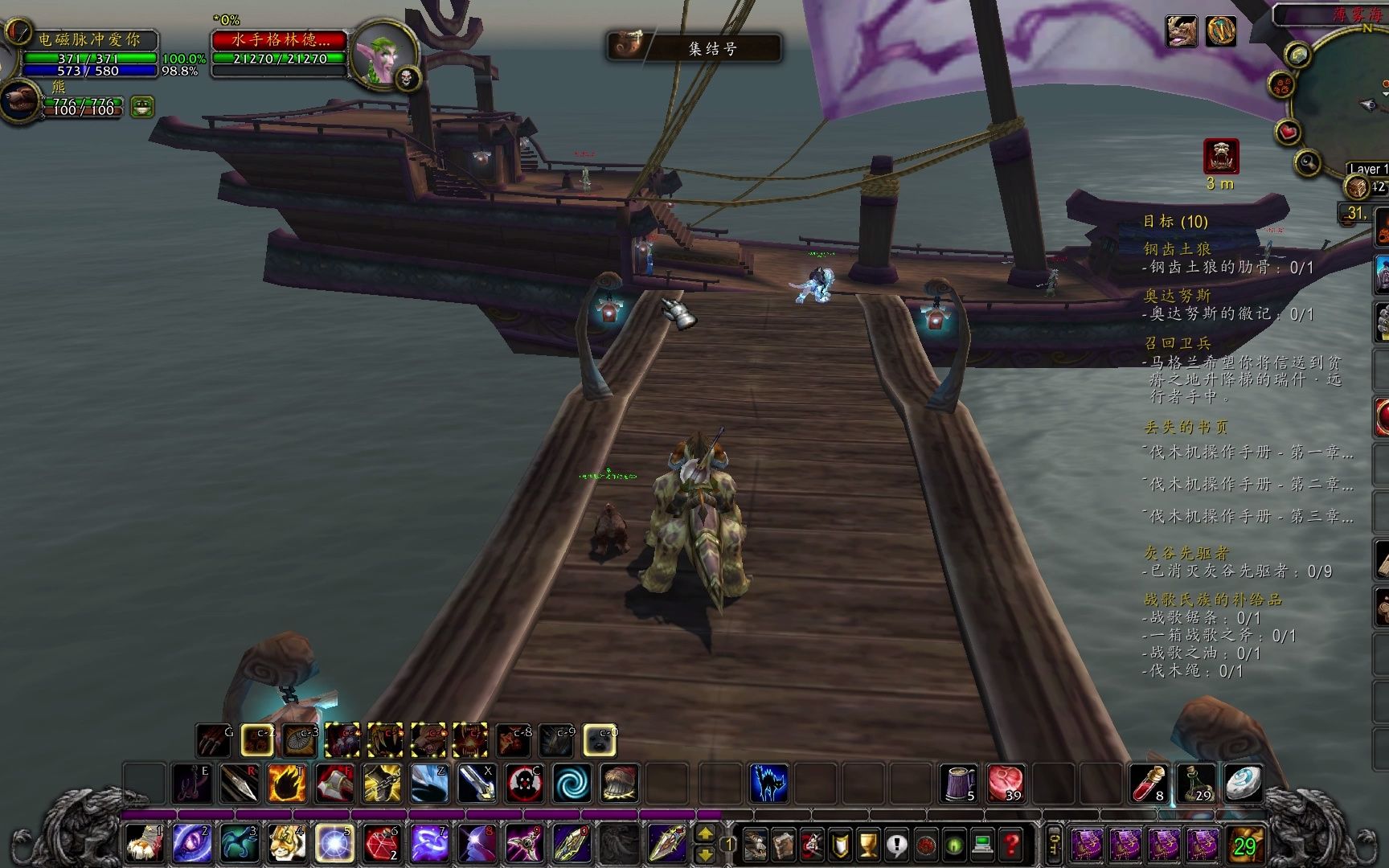Open the minimap tracking paw button
This screenshot has width=1389, height=868.
point(1280,84)
